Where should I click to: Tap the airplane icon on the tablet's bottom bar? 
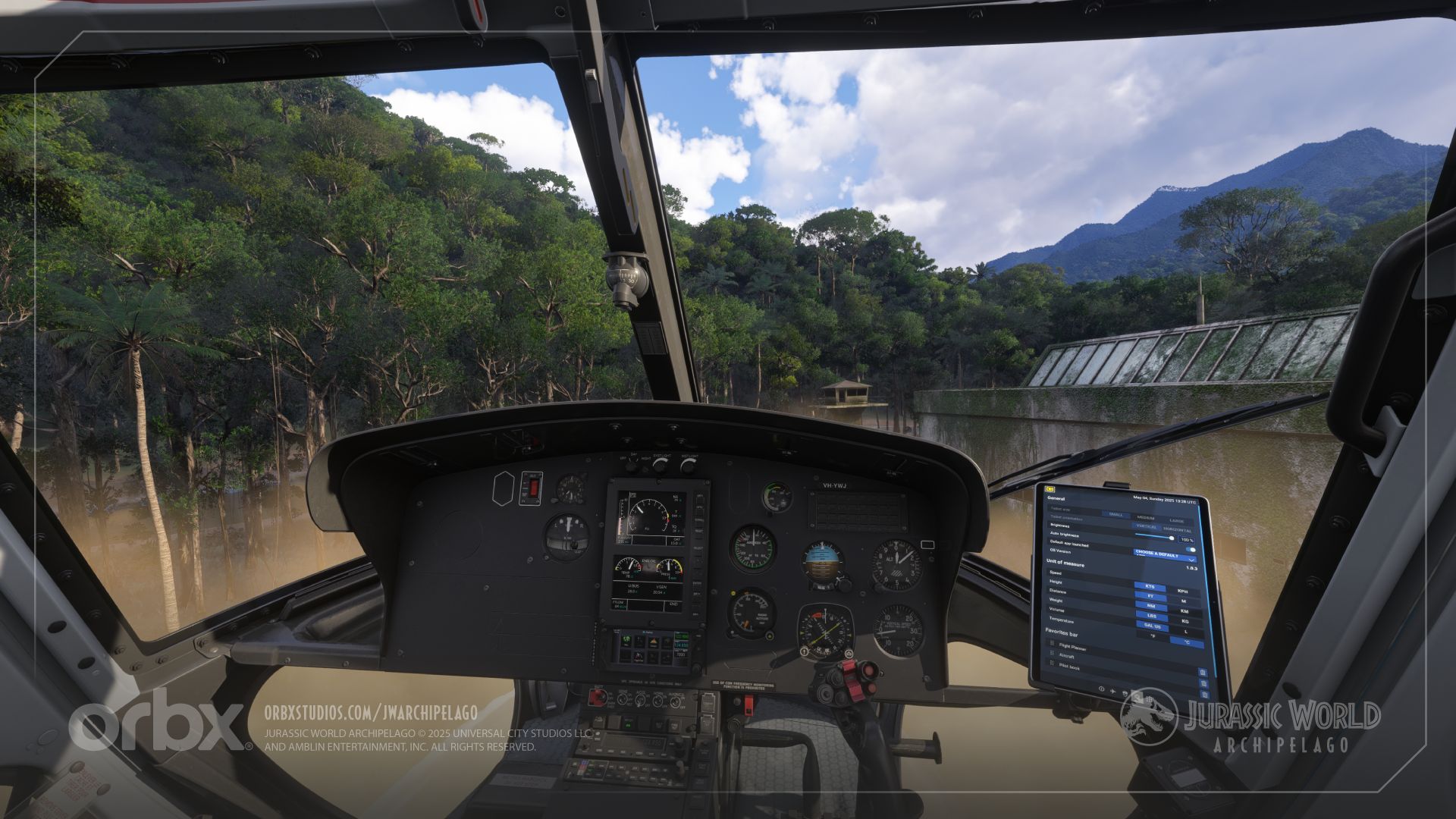click(x=1112, y=691)
